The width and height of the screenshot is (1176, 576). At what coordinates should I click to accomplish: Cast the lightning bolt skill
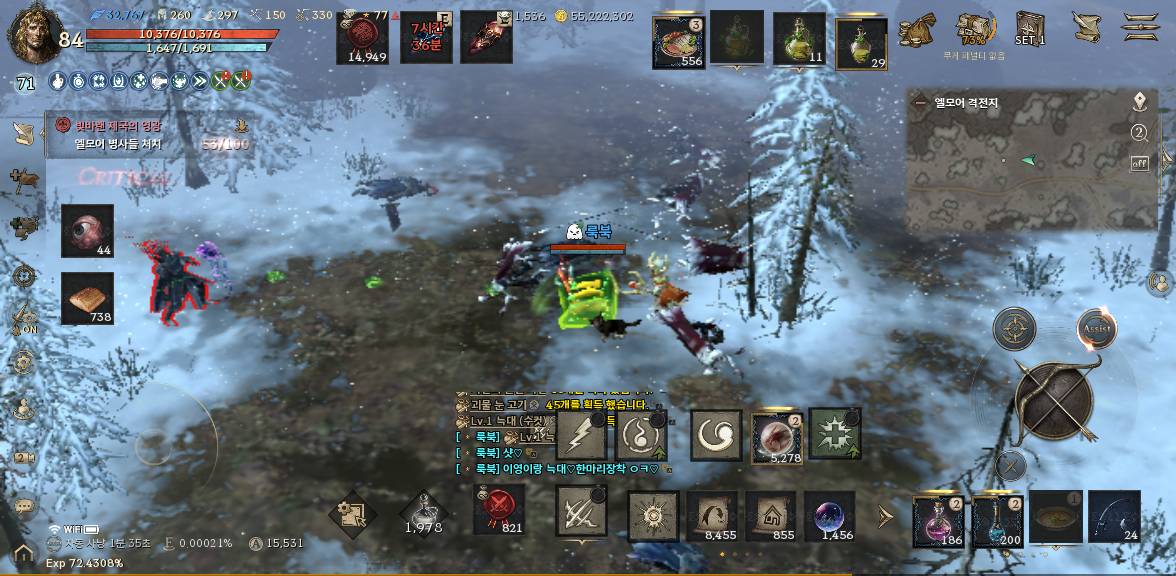click(x=582, y=435)
